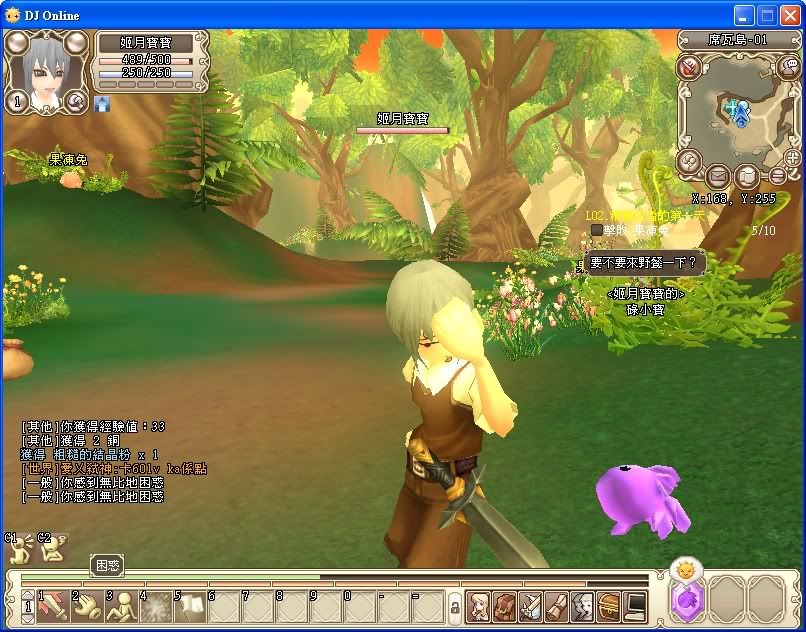Viewport: 806px width, 632px height.
Task: Open the computer monitor system menu
Action: point(635,606)
